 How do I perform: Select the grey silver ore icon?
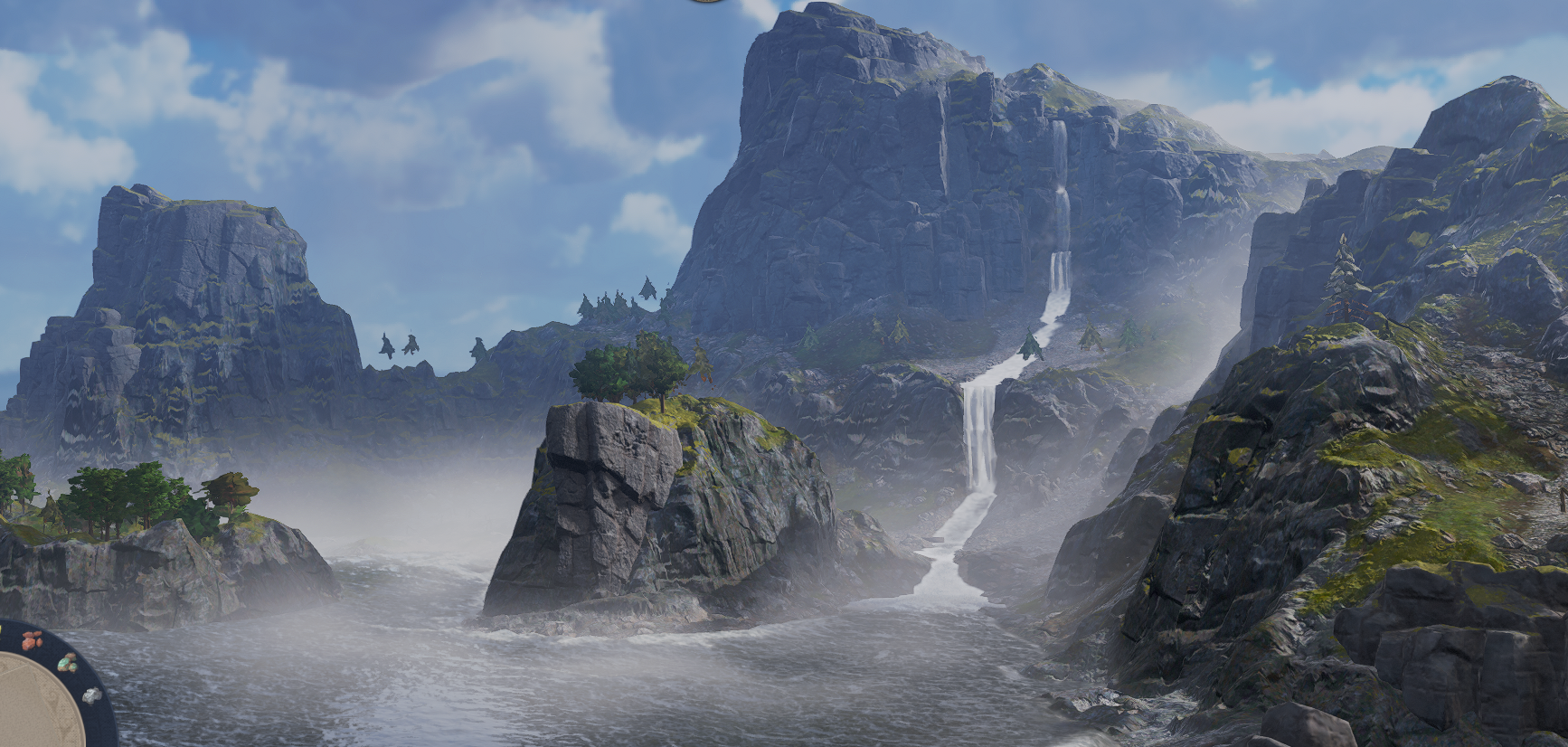tap(91, 695)
